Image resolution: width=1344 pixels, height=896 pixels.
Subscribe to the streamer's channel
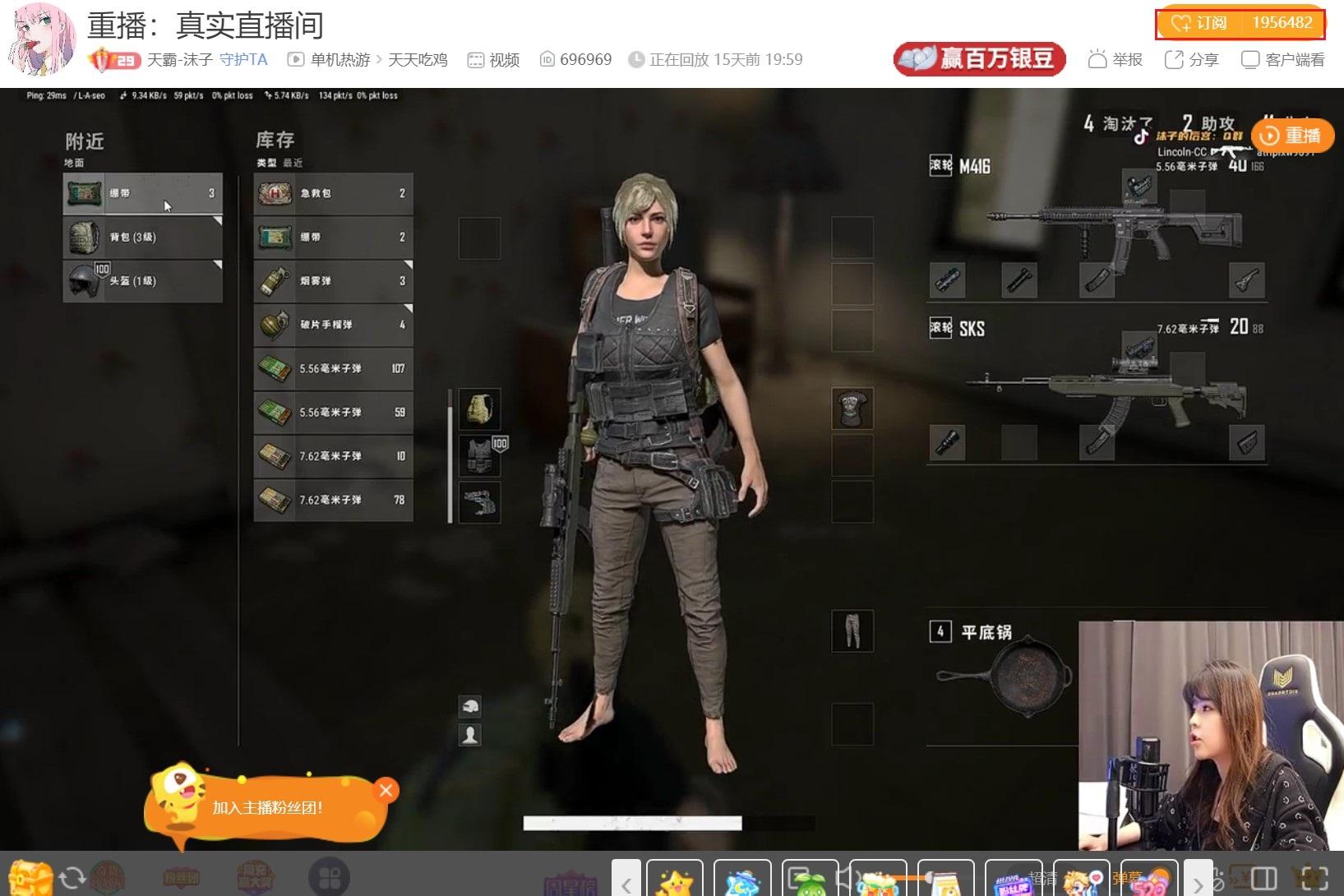1240,23
